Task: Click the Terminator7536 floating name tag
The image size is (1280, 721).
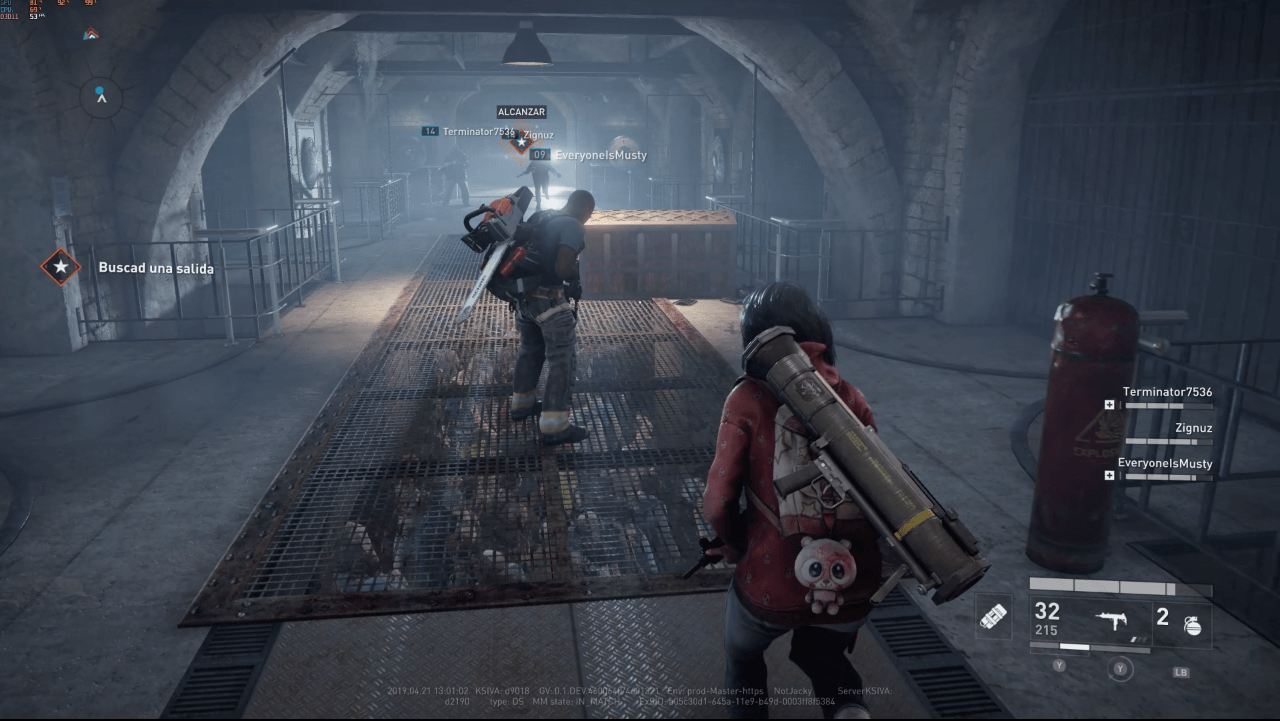Action: pyautogui.click(x=478, y=131)
